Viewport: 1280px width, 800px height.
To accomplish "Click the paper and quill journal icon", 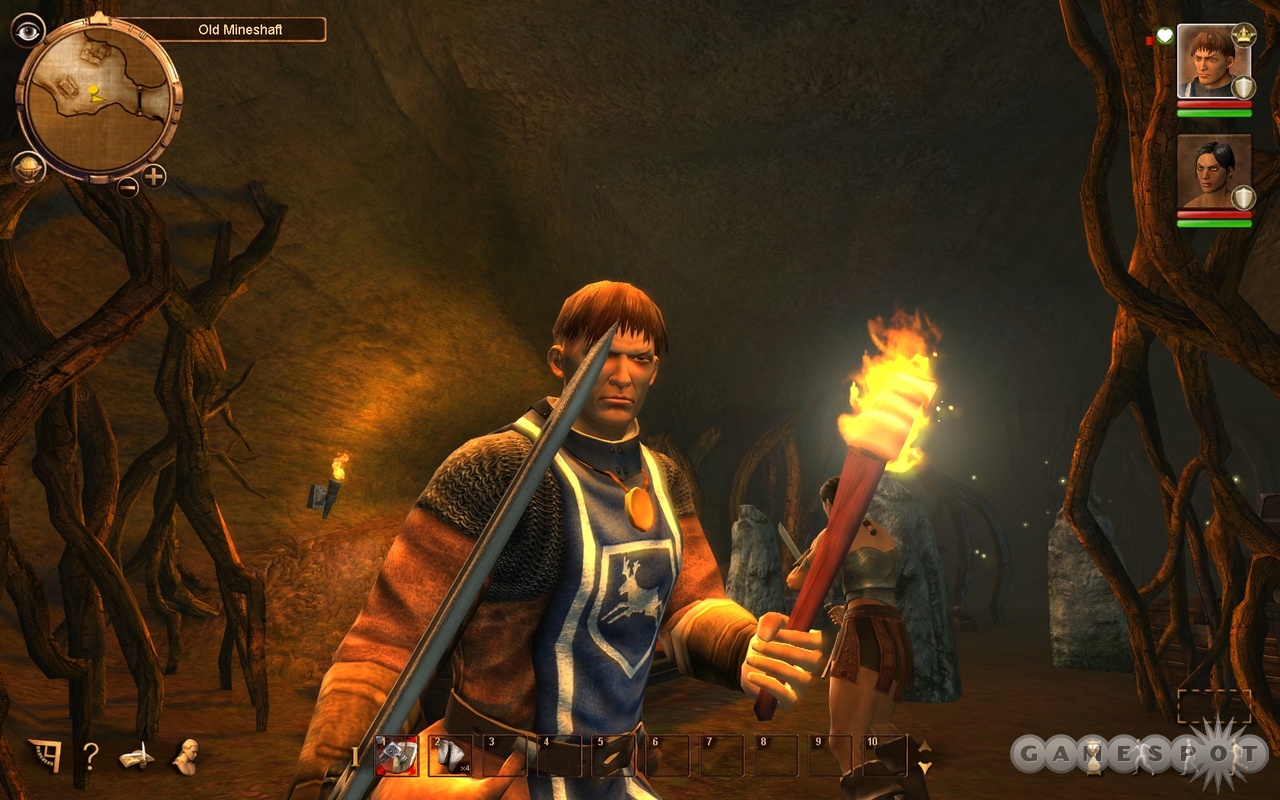I will tap(136, 758).
